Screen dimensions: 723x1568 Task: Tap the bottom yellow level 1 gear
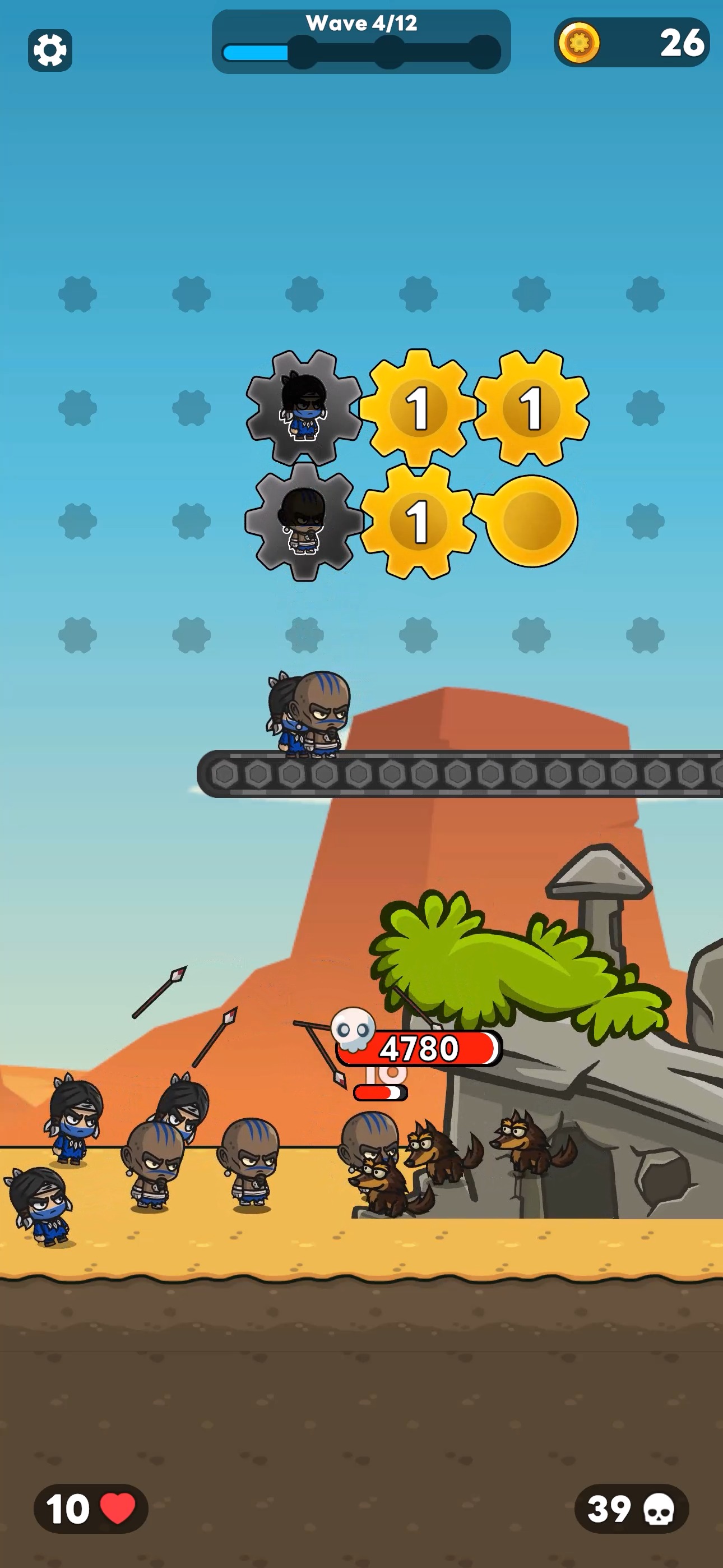pos(418,525)
